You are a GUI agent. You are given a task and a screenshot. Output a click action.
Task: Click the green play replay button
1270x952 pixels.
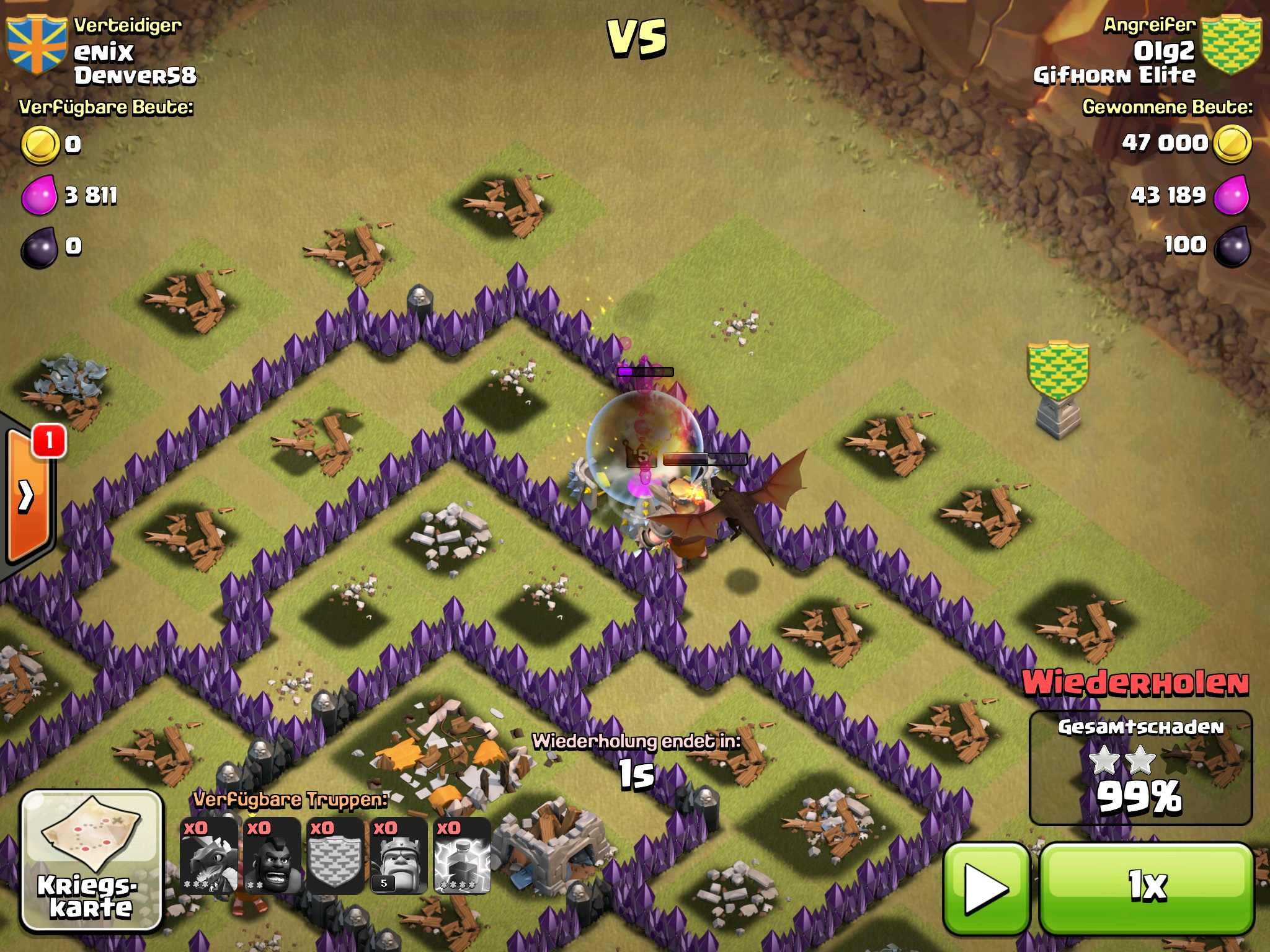point(986,888)
